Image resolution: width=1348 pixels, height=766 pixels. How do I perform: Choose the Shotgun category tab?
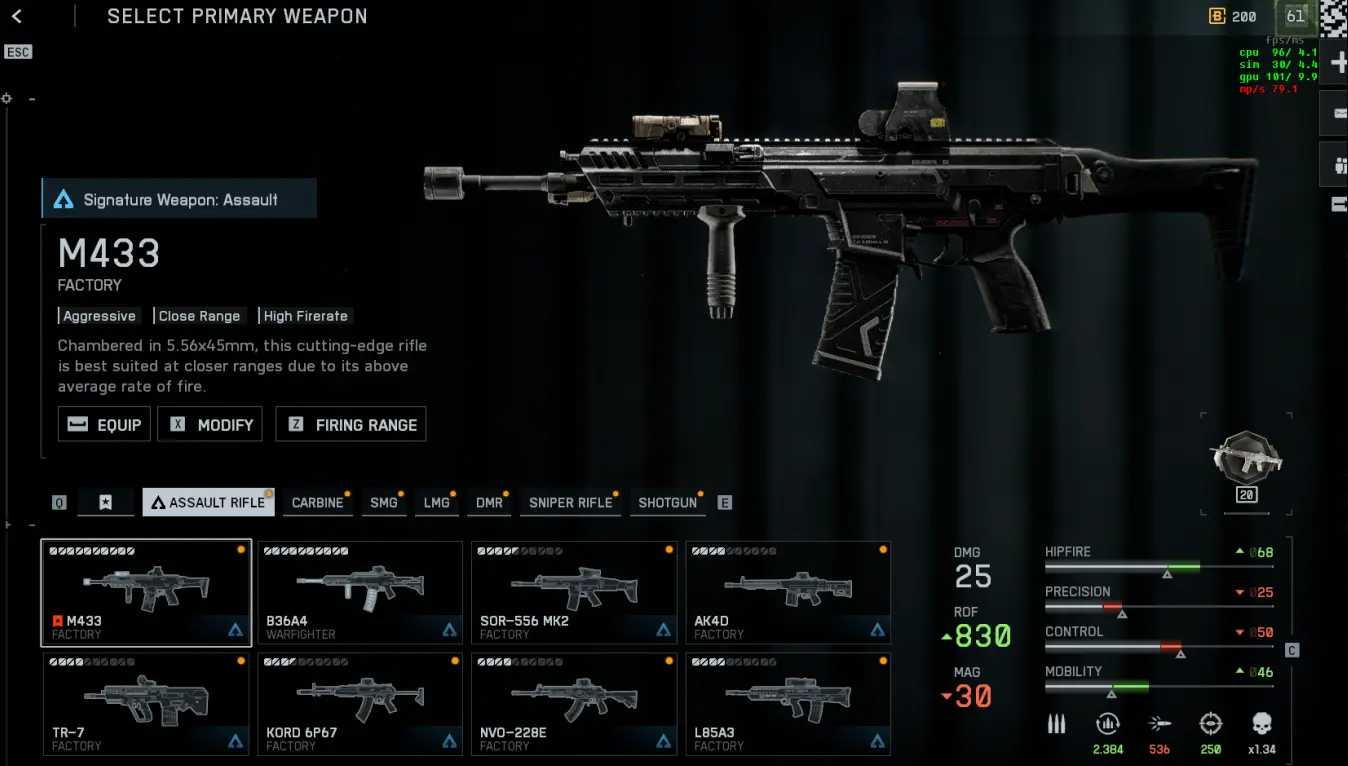click(667, 502)
